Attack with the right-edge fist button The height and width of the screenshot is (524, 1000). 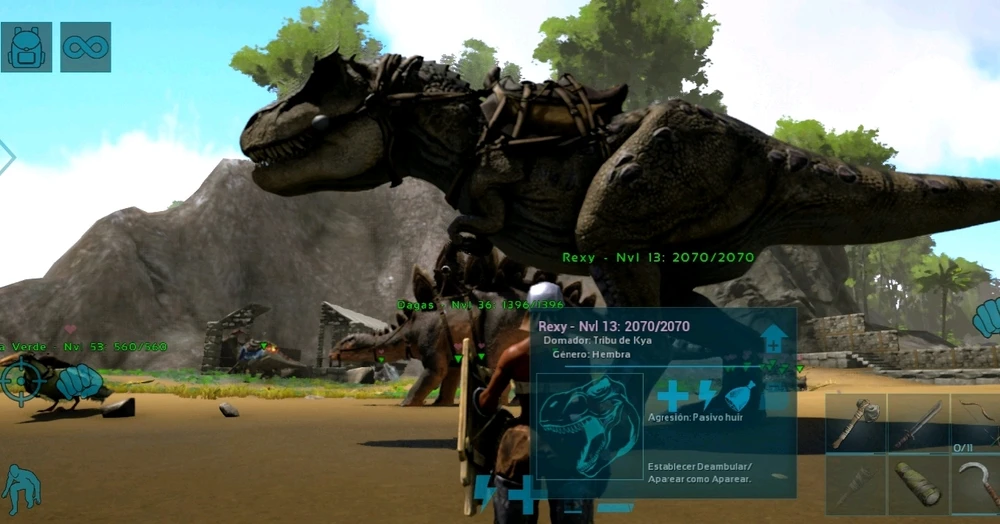986,319
